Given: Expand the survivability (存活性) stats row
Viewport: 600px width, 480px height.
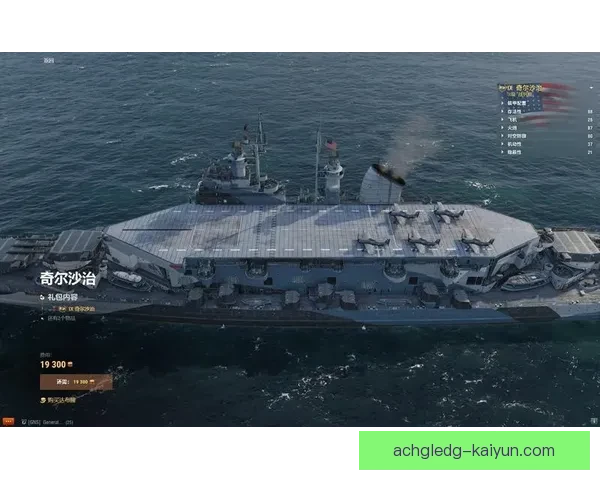Looking at the screenshot, I should (x=518, y=111).
